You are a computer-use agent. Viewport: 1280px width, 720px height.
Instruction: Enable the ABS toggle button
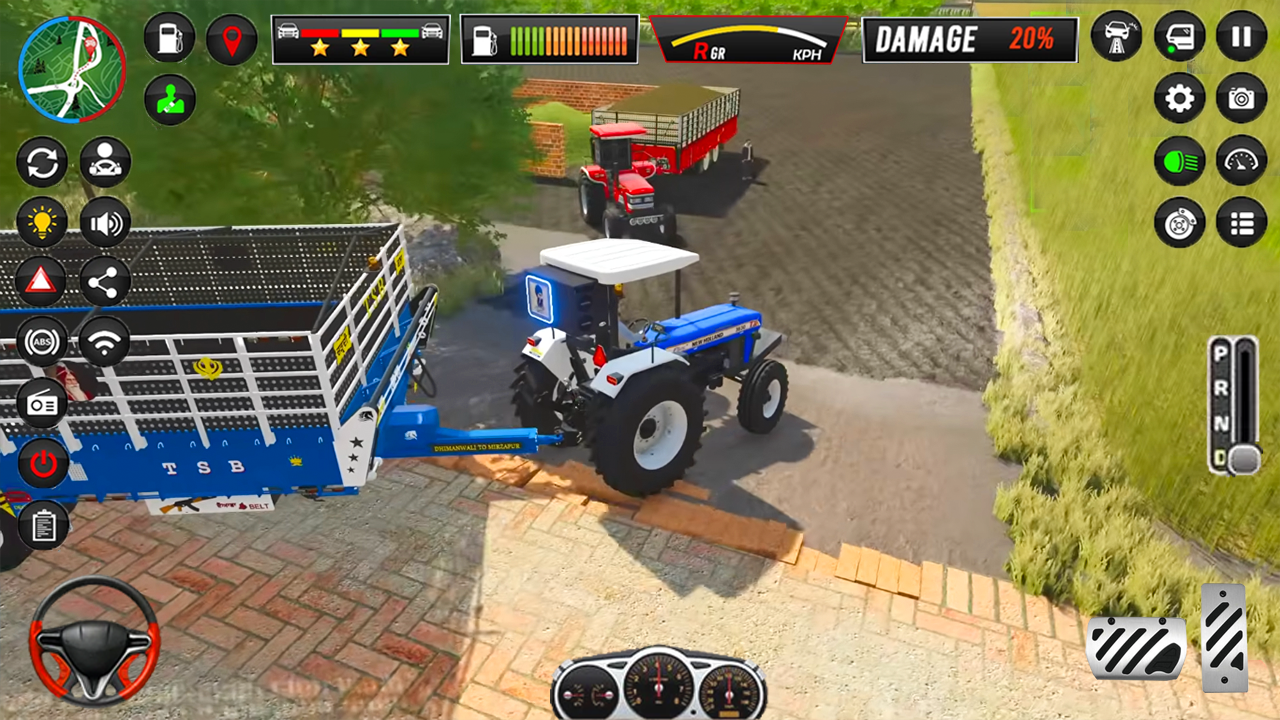[x=42, y=342]
